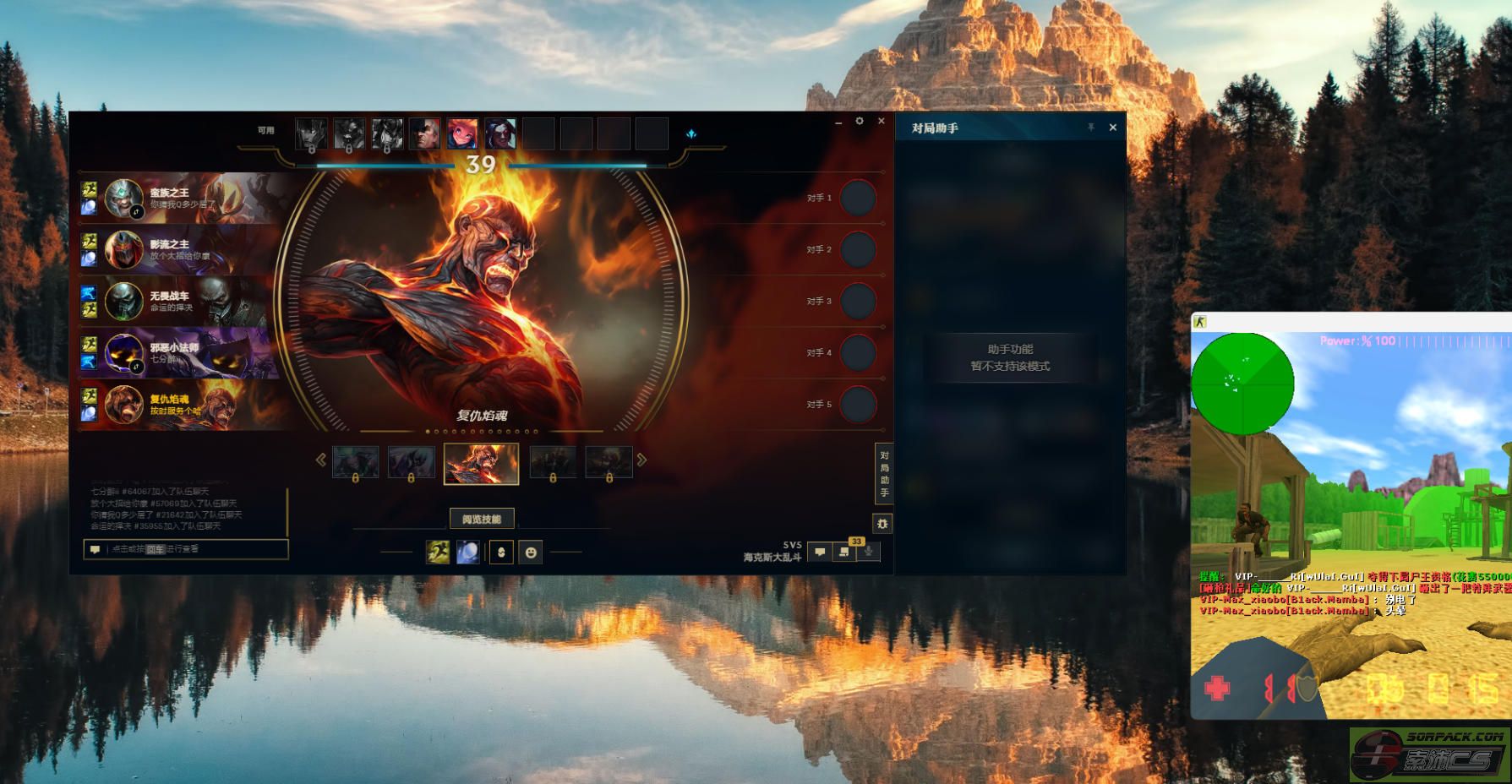Open the emote smiley face picker
This screenshot has height=784, width=1512.
click(531, 552)
